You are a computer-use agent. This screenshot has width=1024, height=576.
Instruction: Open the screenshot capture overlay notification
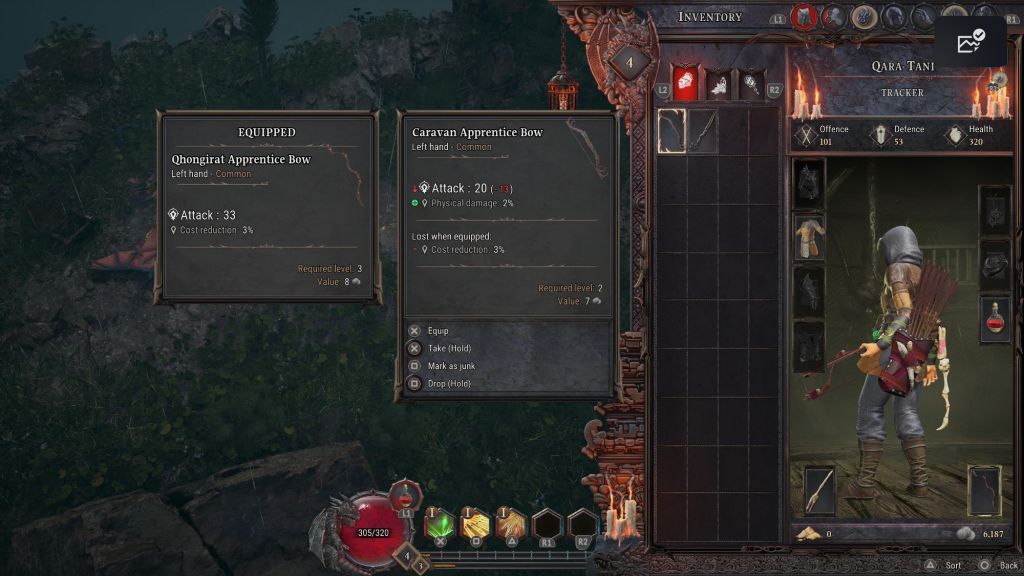970,42
